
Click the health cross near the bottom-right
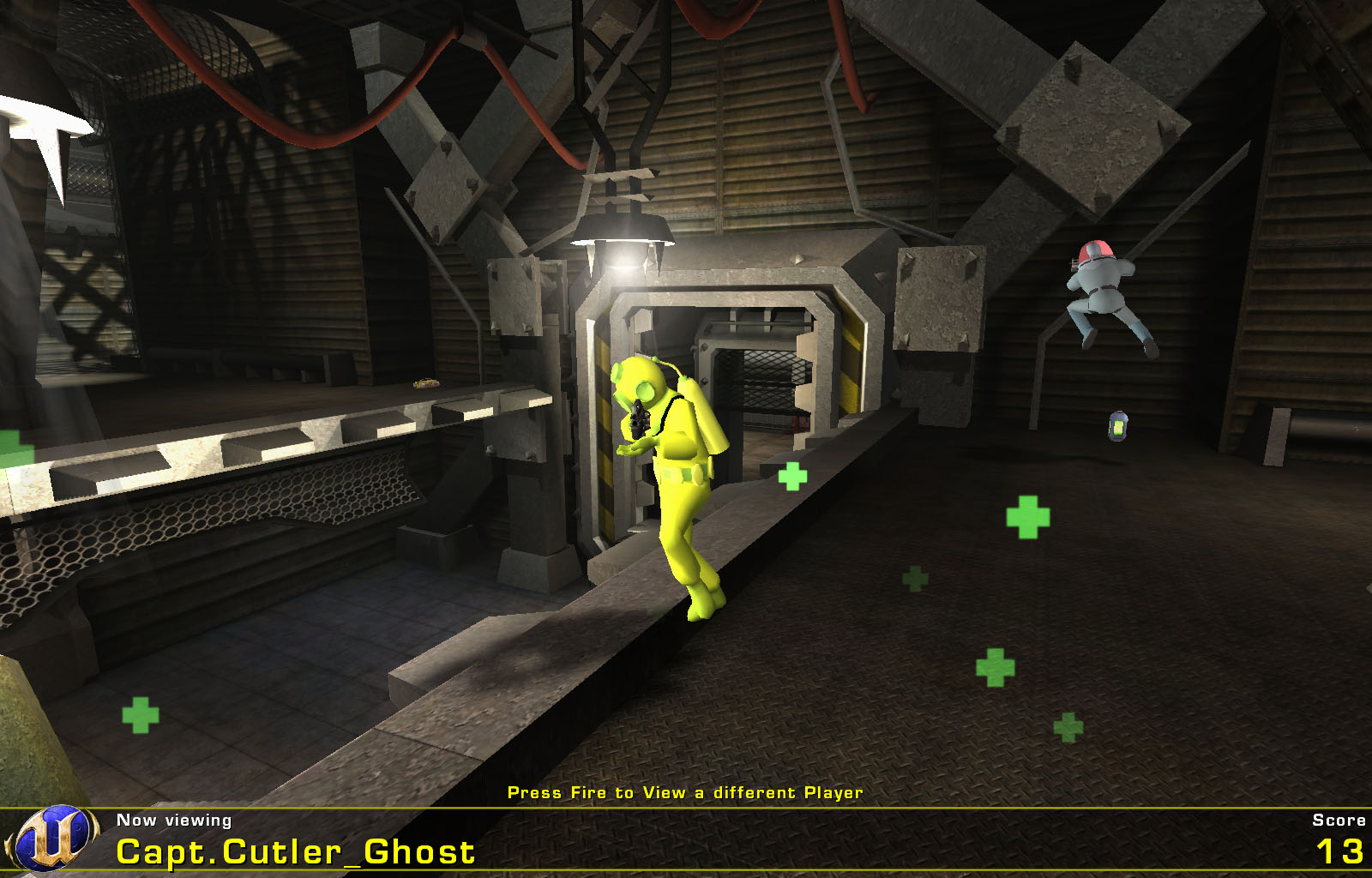click(1068, 725)
